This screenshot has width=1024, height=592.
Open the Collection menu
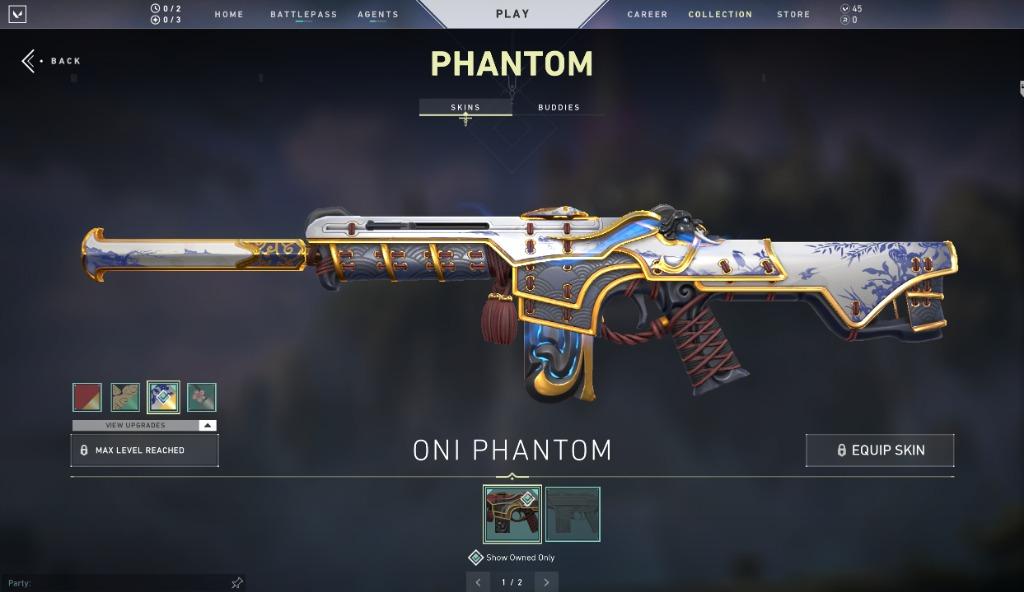coord(720,15)
